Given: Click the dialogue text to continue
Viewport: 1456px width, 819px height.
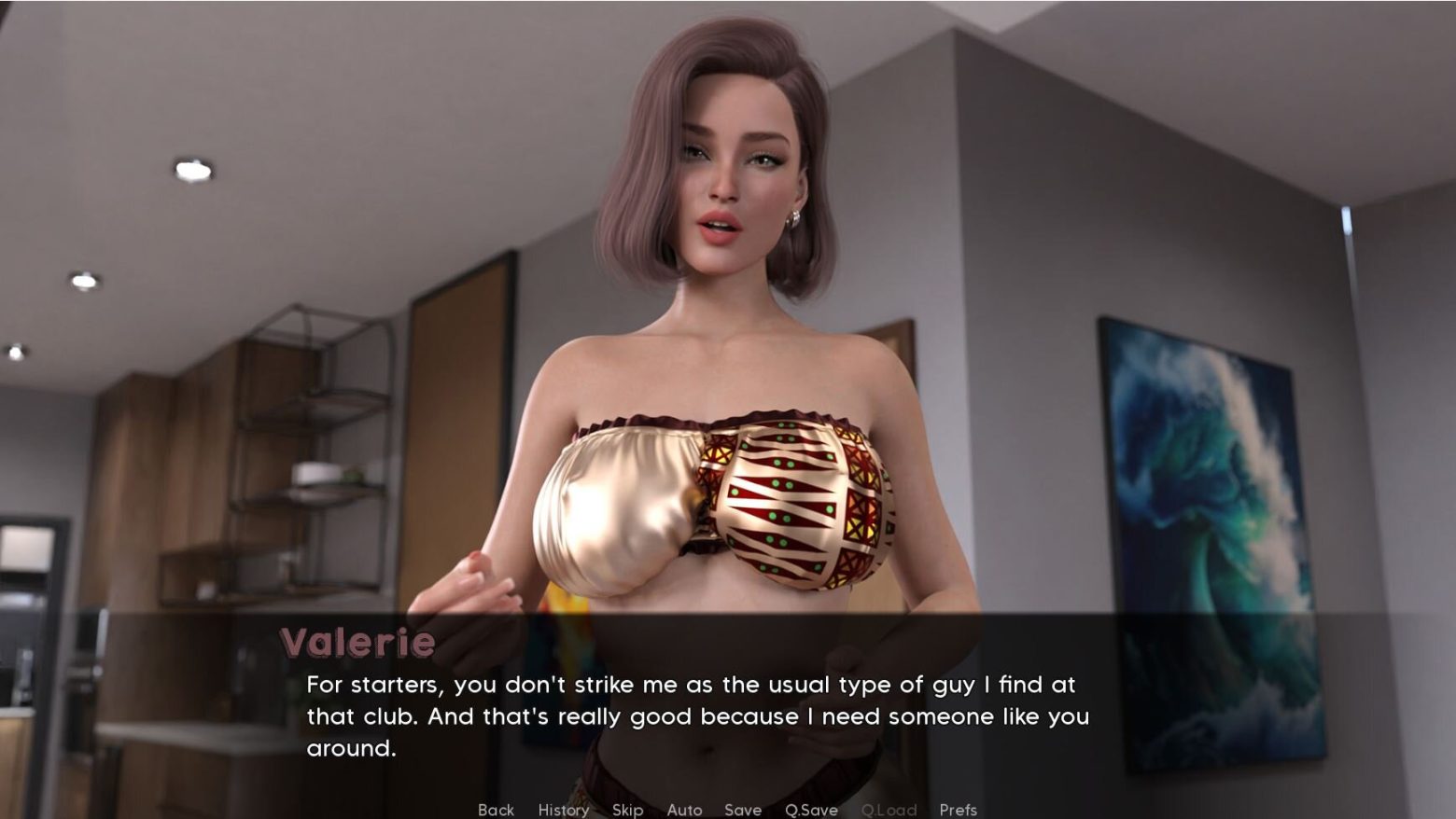Looking at the screenshot, I should click(x=697, y=715).
